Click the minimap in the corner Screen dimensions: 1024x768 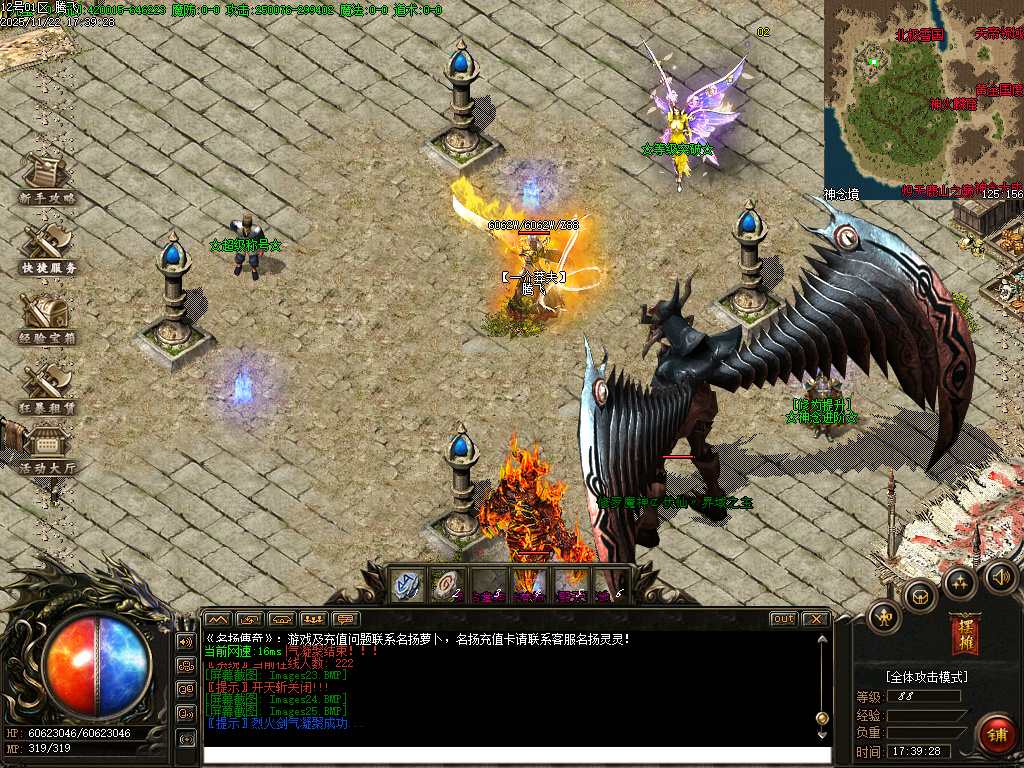coord(923,99)
